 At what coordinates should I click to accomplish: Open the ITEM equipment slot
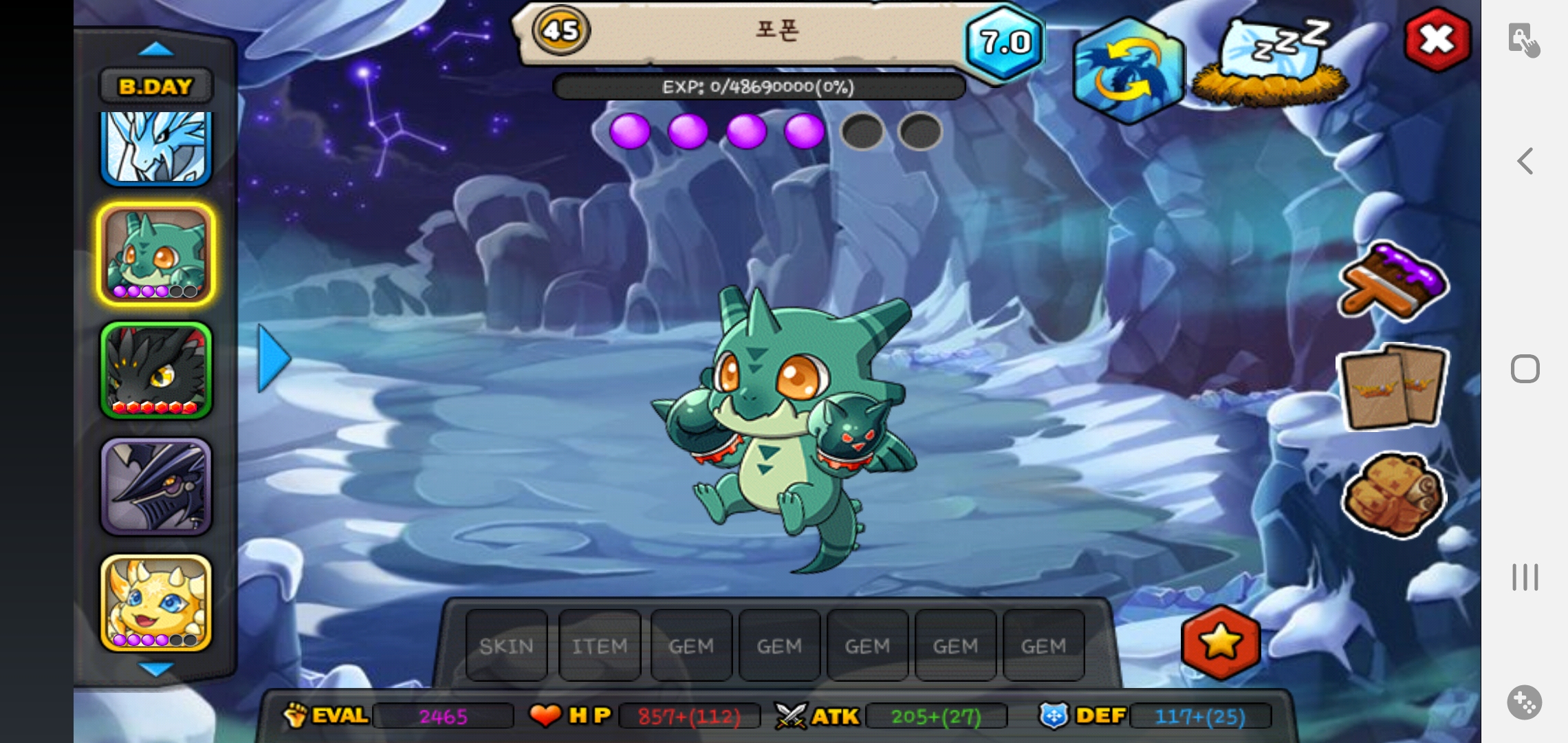600,646
